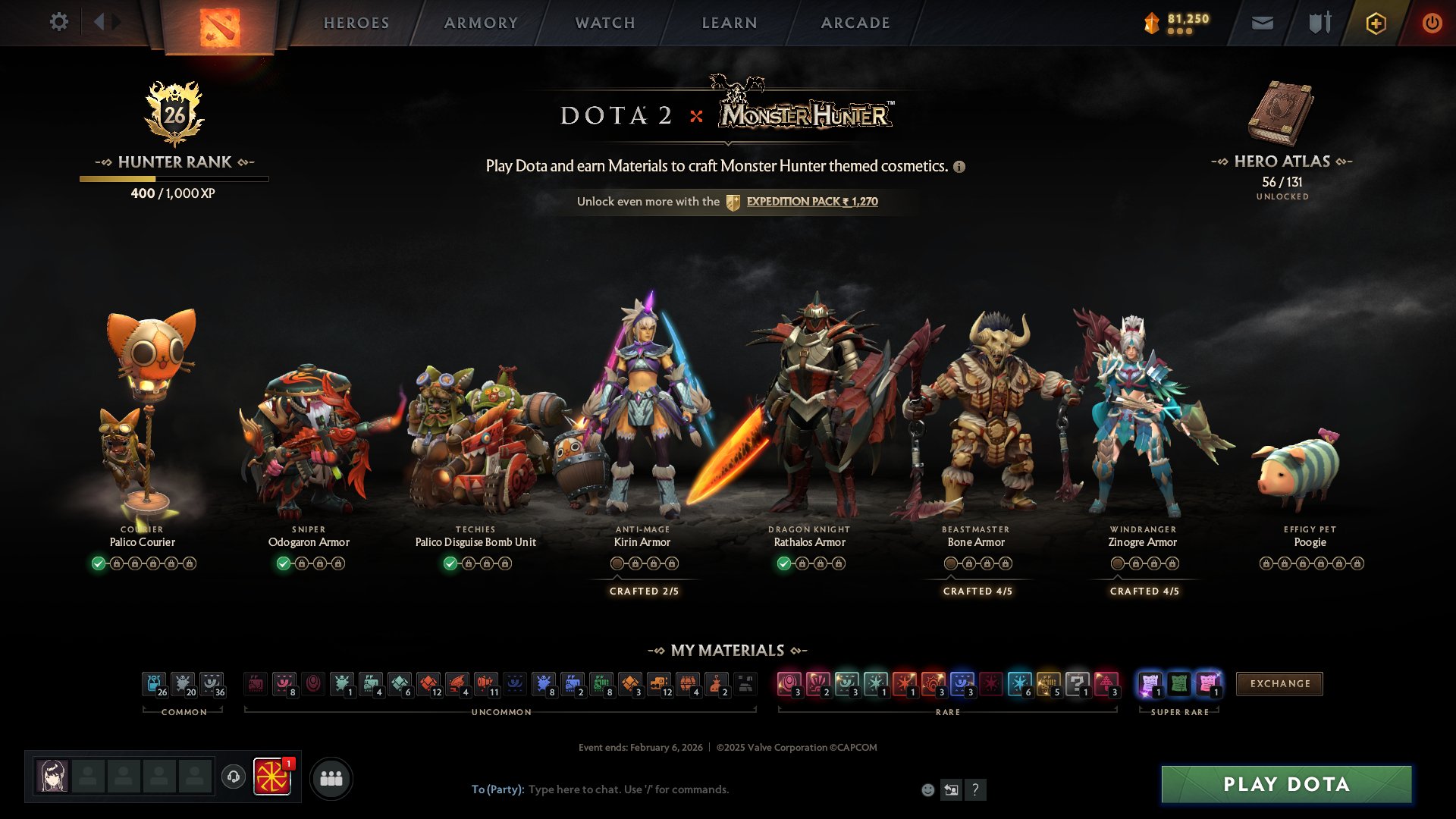The height and width of the screenshot is (819, 1456).
Task: Open the mail inbox icon
Action: pos(1261,22)
